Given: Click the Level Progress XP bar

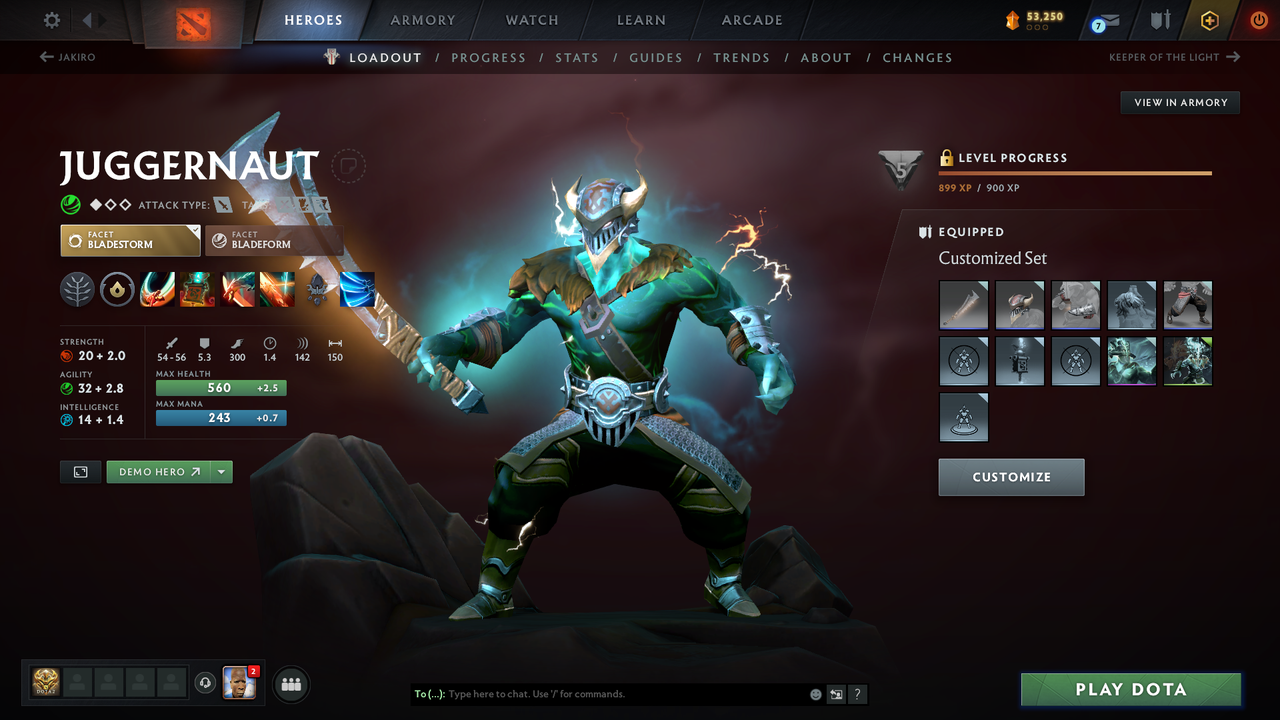Looking at the screenshot, I should pyautogui.click(x=1075, y=172).
